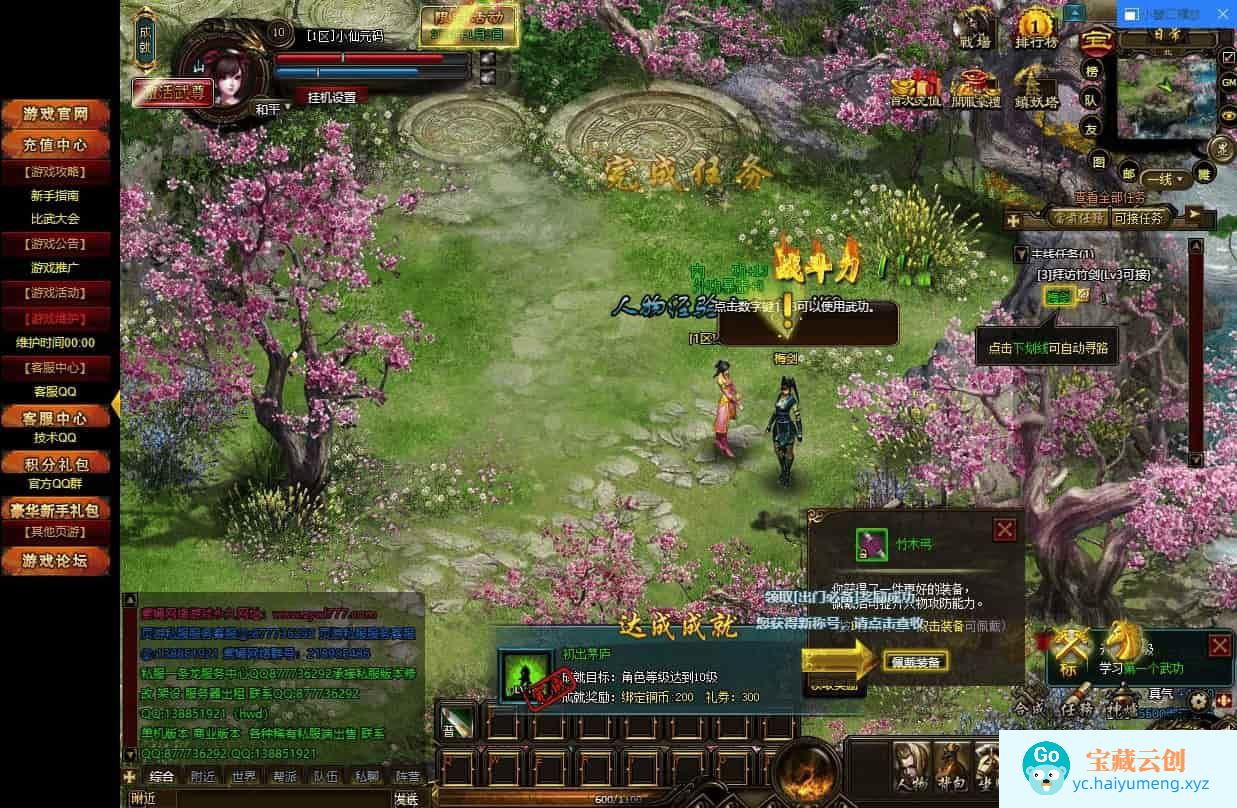Close the 竹木弓 equipment popup
Viewport: 1237px width, 808px height.
tap(1005, 529)
